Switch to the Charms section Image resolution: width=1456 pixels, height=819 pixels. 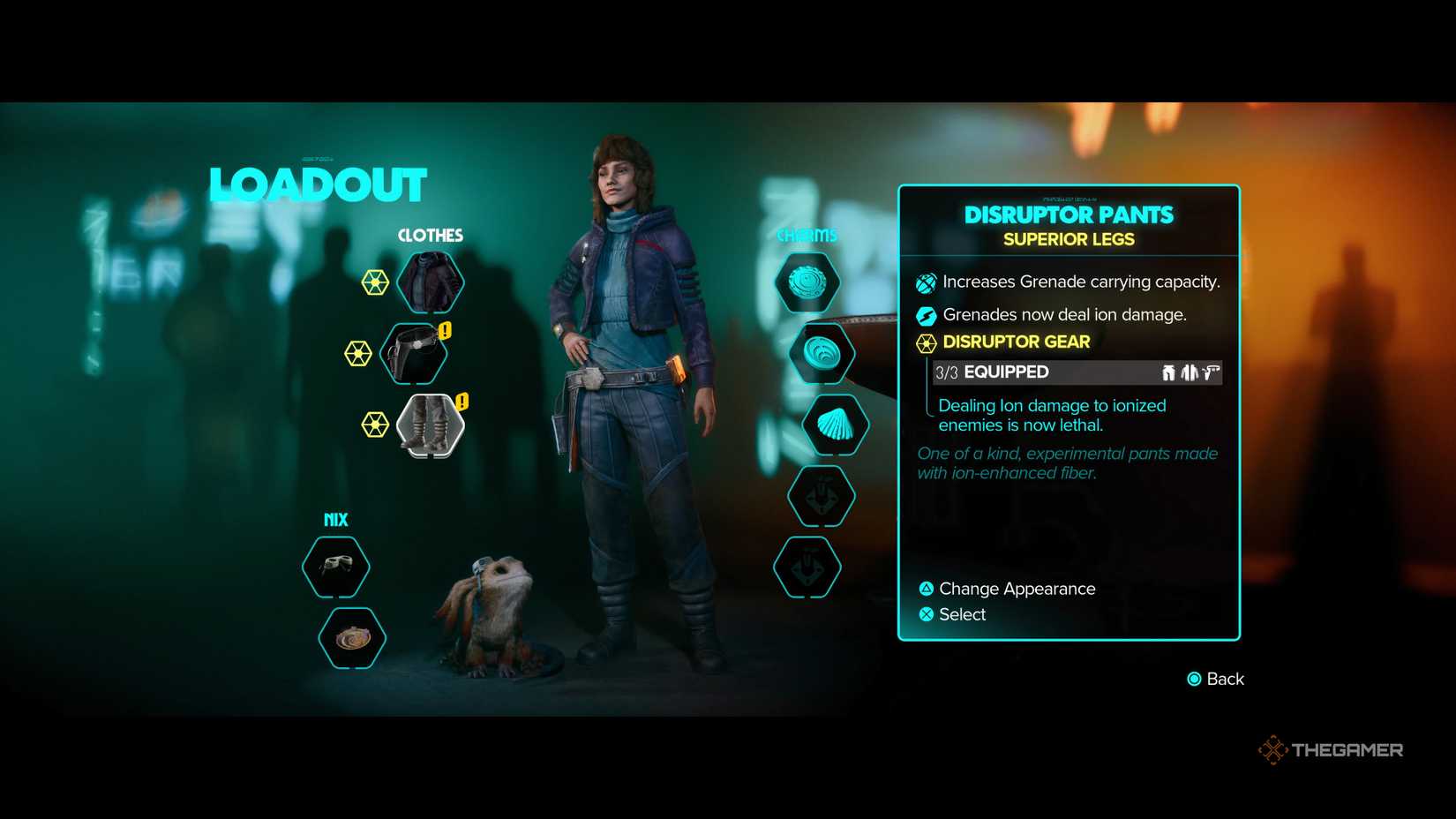click(807, 234)
